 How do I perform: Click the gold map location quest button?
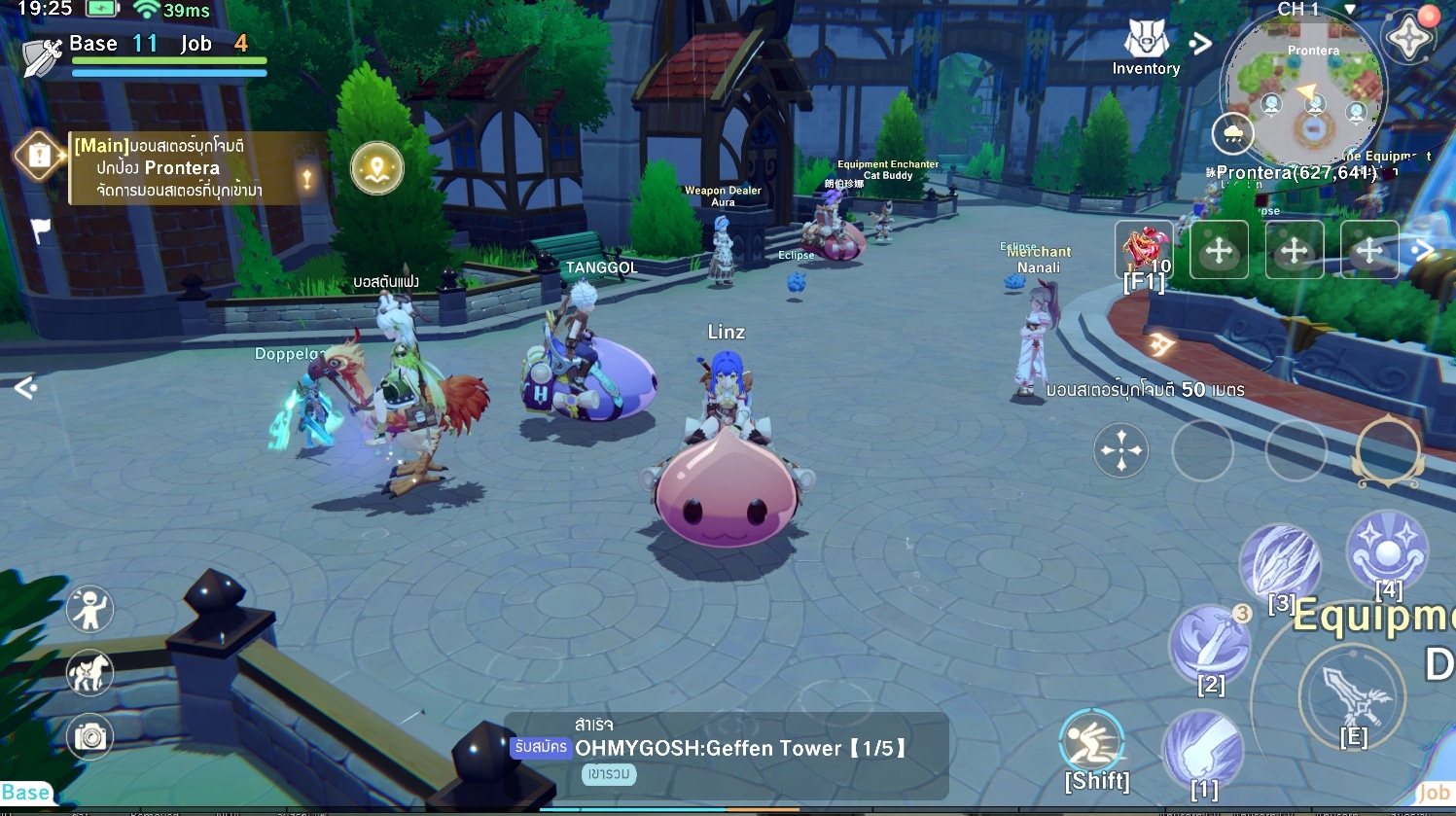[x=376, y=168]
